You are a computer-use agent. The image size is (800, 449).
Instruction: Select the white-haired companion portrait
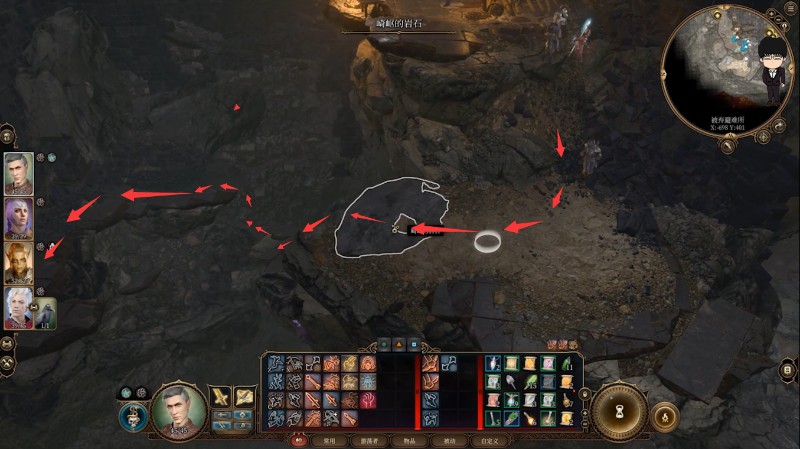click(x=18, y=307)
